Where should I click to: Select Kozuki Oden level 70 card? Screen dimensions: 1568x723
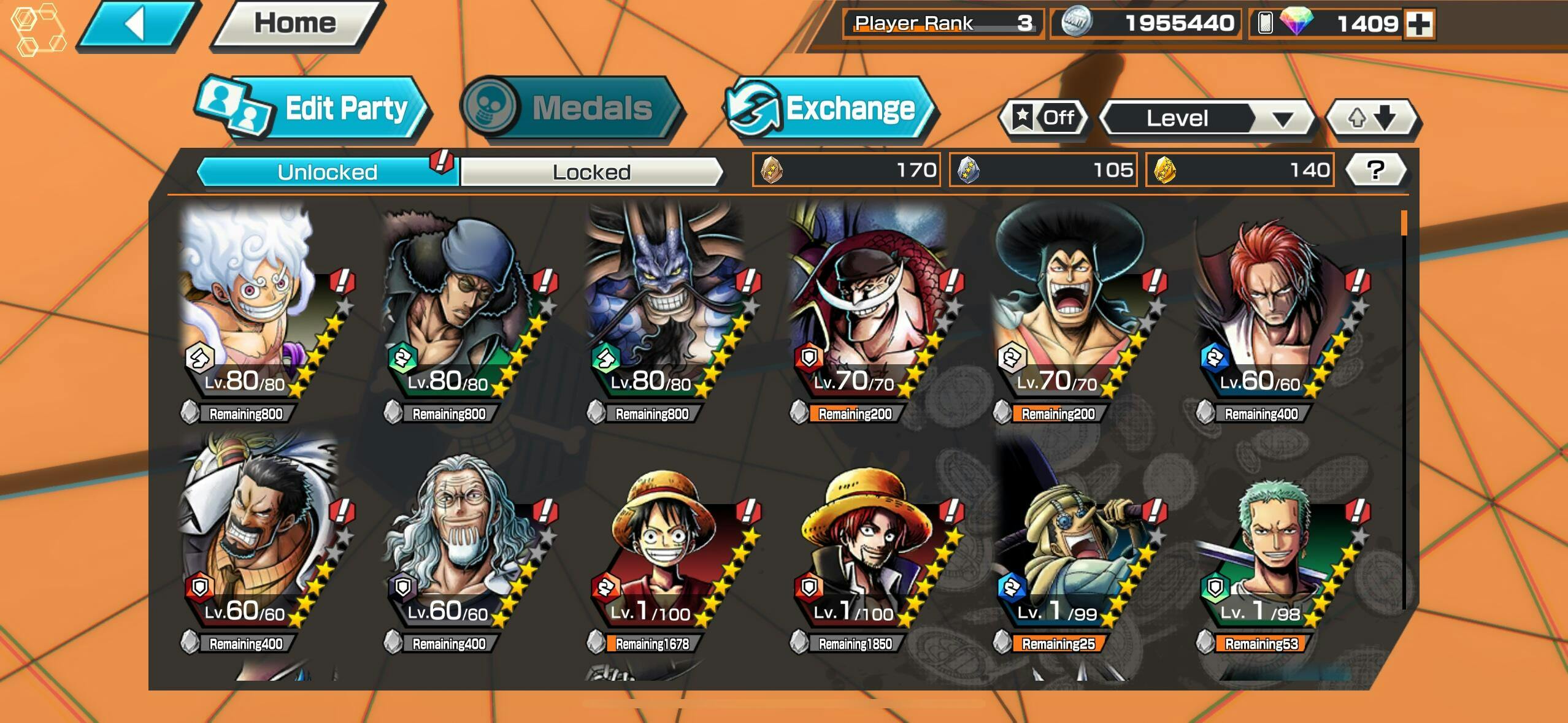[1070, 307]
